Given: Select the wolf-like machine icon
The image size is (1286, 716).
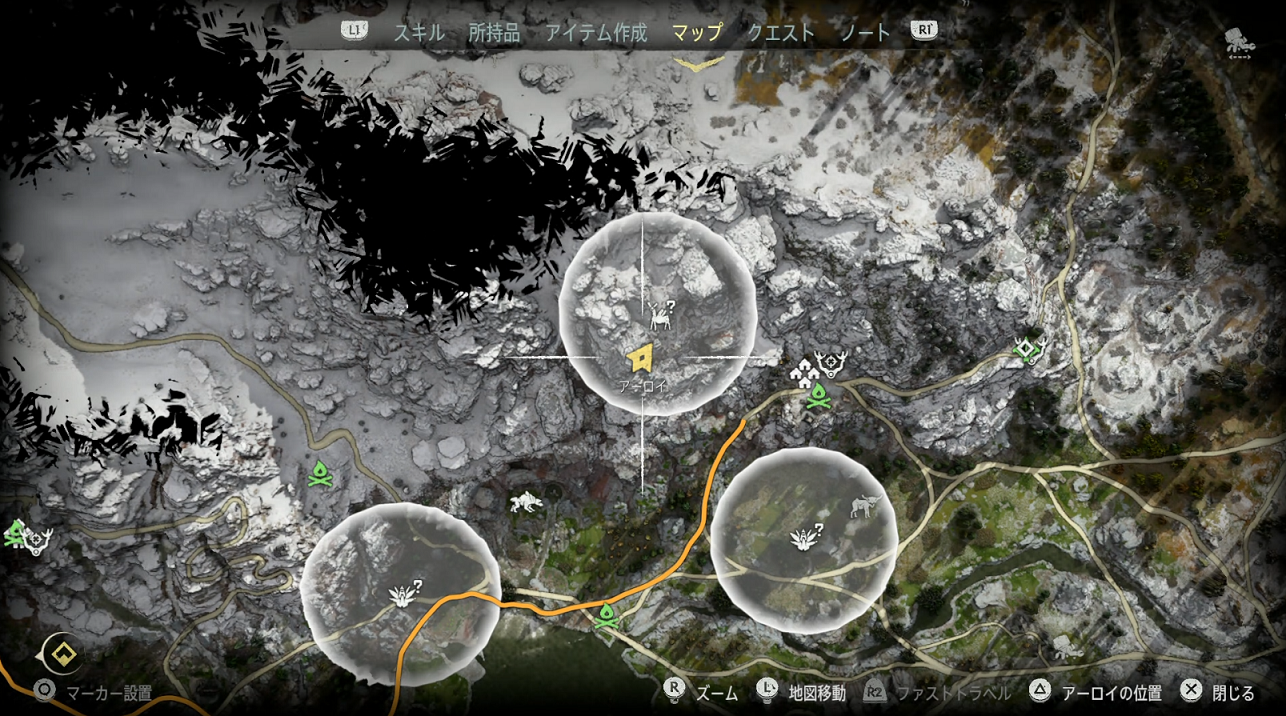Looking at the screenshot, I should click(x=524, y=502).
